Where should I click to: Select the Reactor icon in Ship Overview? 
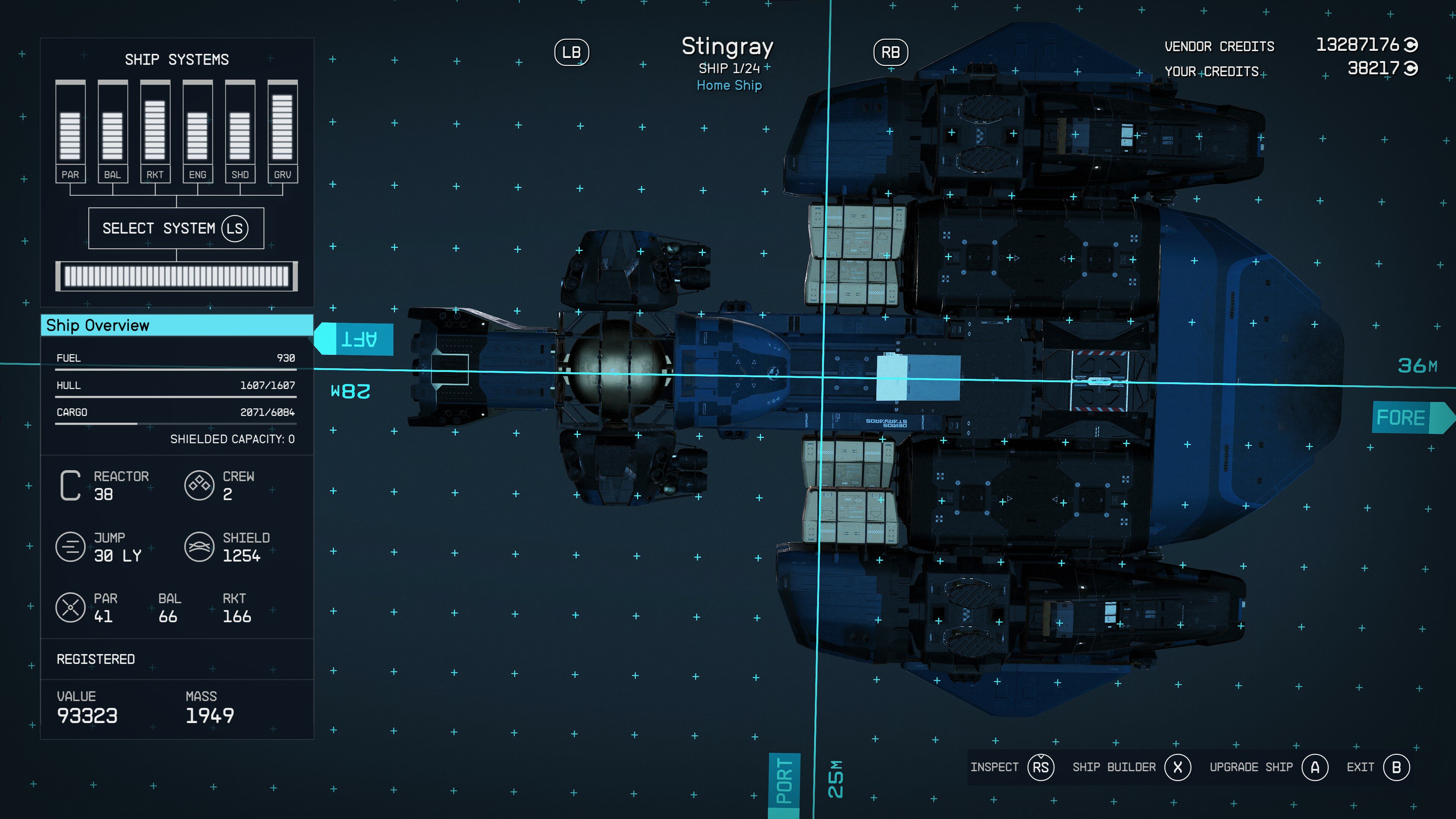coord(70,485)
